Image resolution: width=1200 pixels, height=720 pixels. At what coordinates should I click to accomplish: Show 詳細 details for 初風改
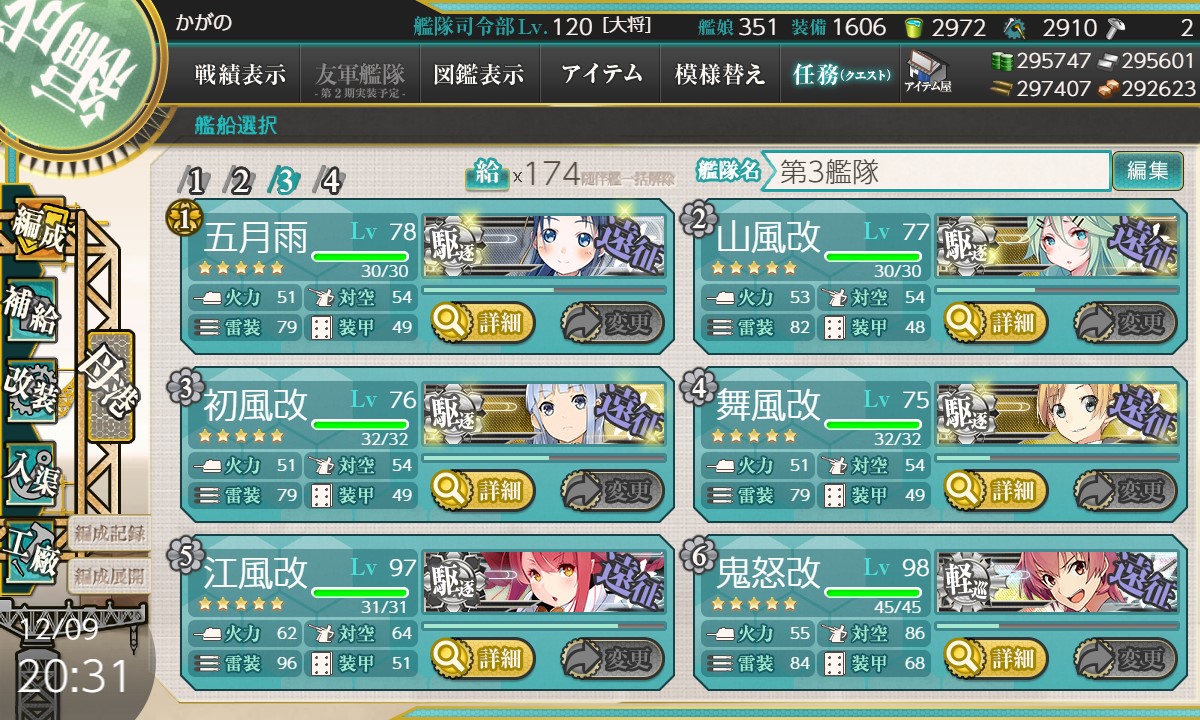tap(483, 490)
